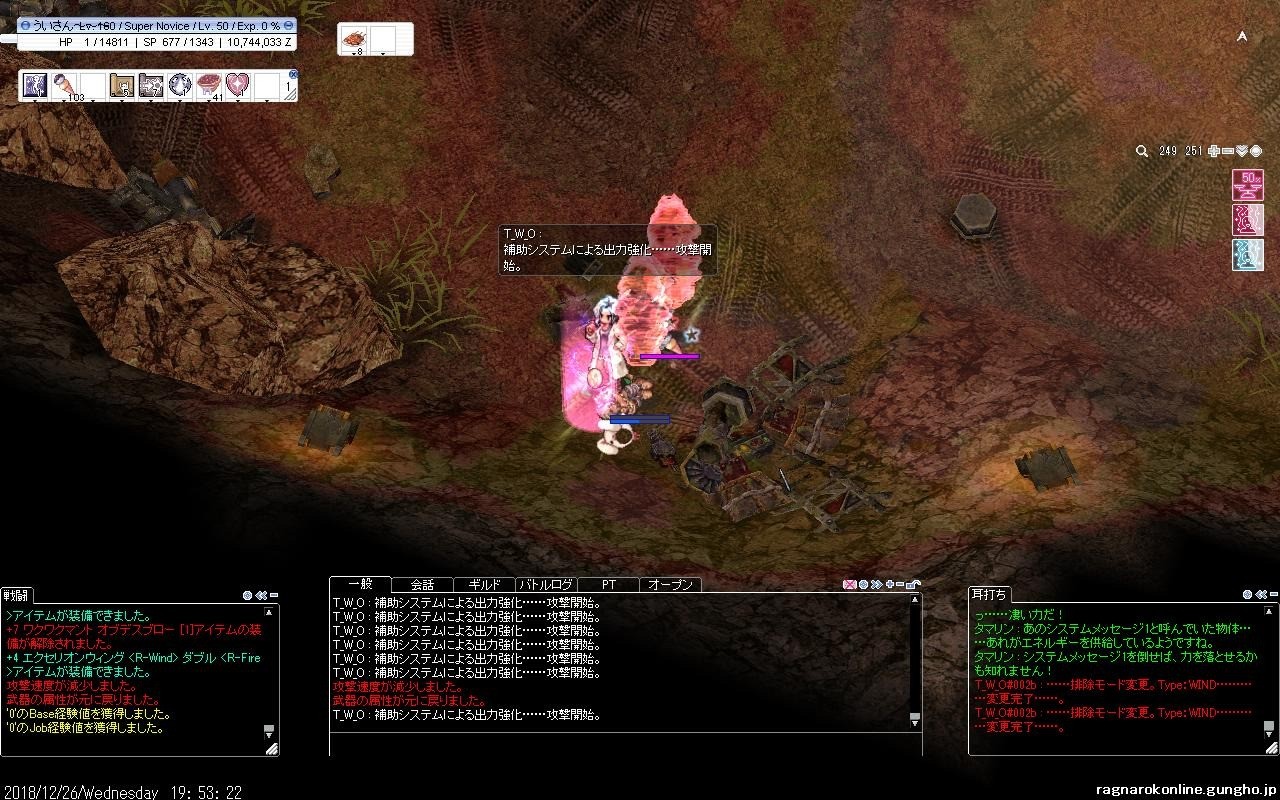Zoom out the minimap with minus button

(1228, 151)
